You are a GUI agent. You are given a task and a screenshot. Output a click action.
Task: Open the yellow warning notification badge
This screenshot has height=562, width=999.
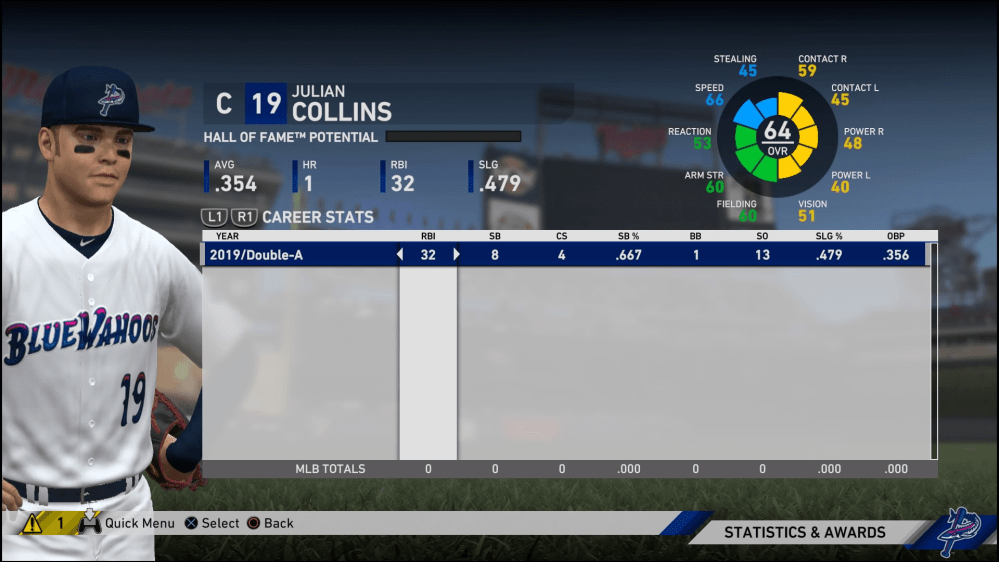(x=46, y=523)
